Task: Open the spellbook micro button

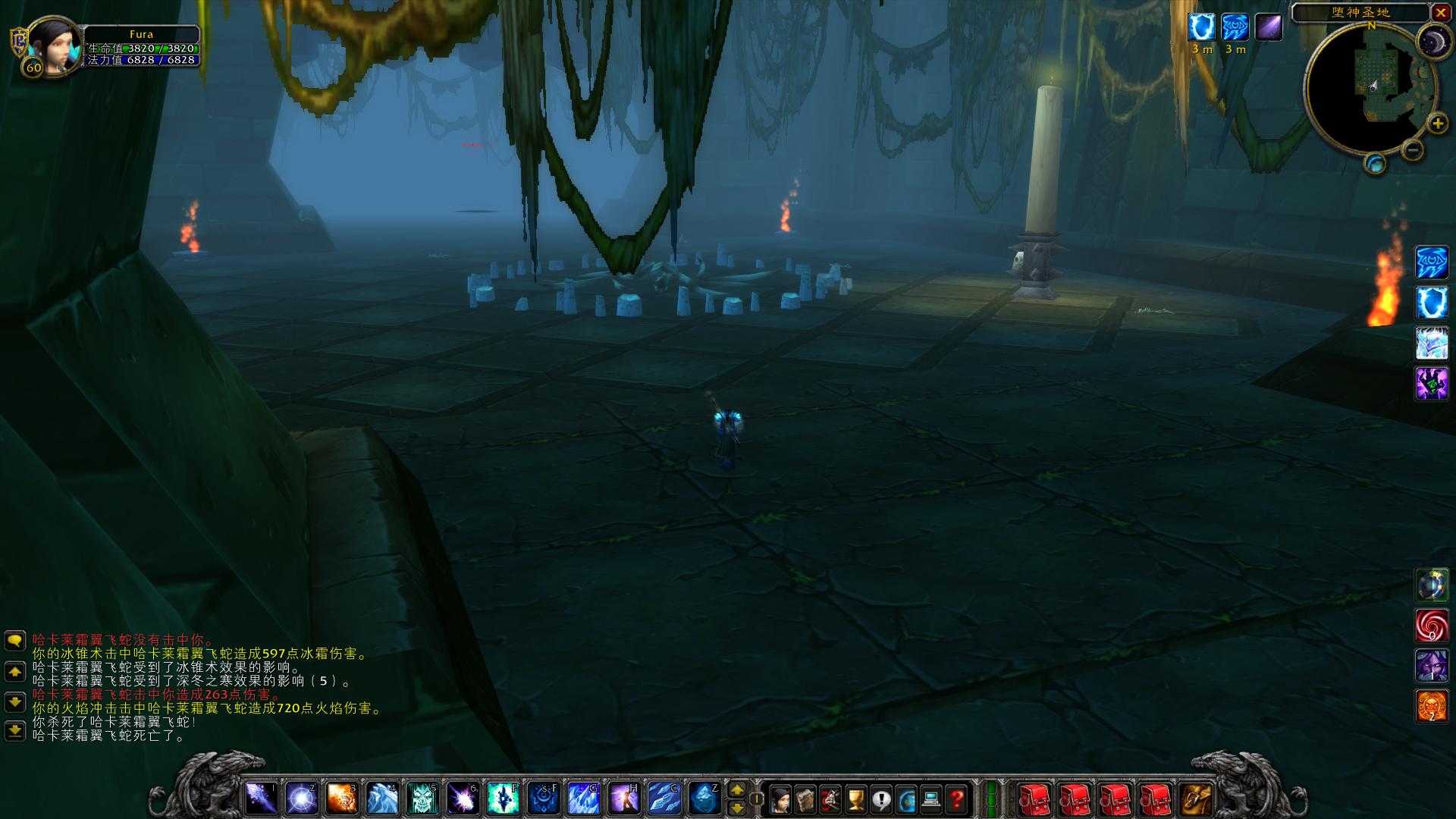Action: tap(805, 799)
